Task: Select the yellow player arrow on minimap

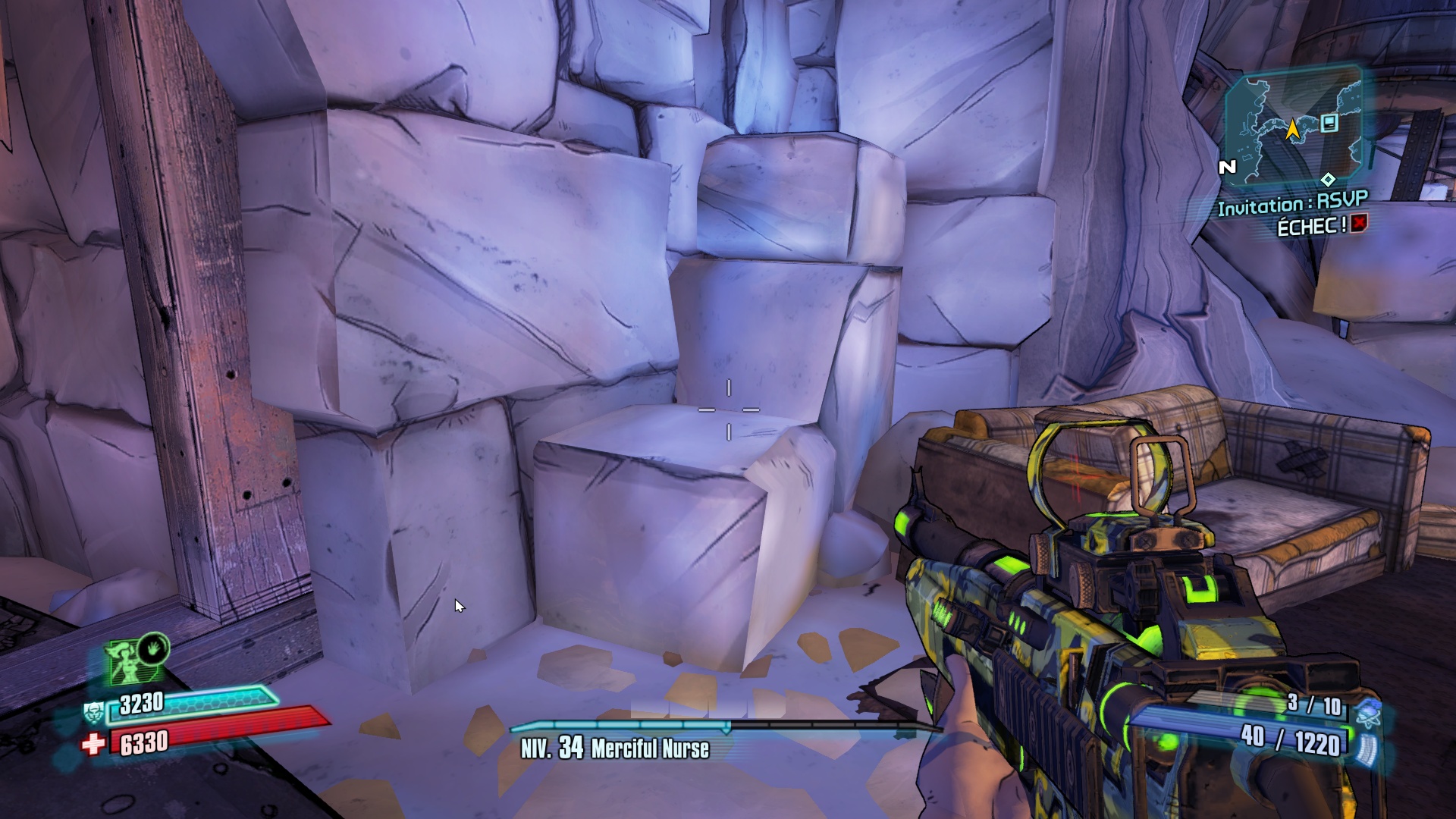Action: (1292, 129)
